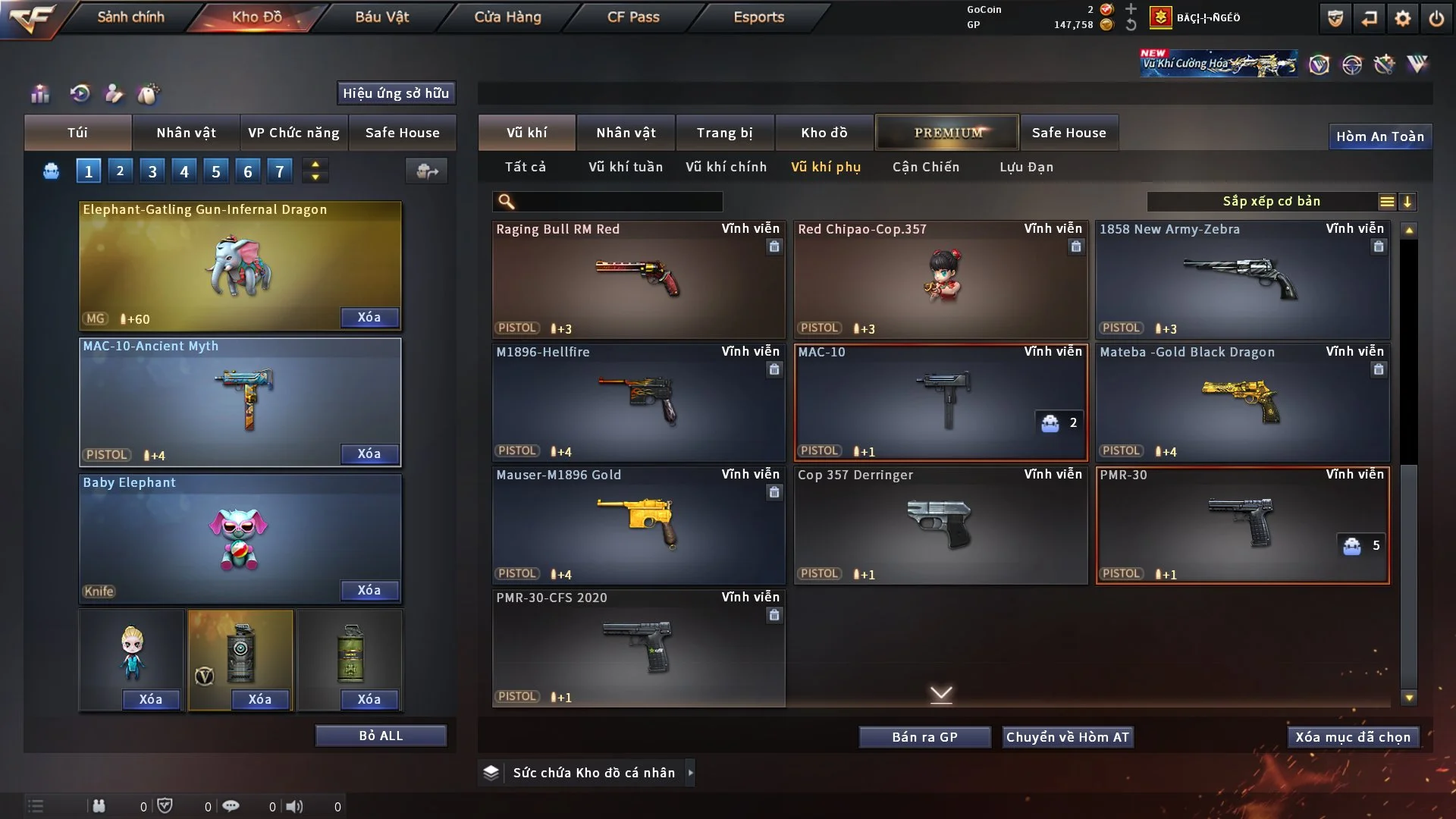Open the CF Pass menu
The height and width of the screenshot is (819, 1456).
(633, 17)
